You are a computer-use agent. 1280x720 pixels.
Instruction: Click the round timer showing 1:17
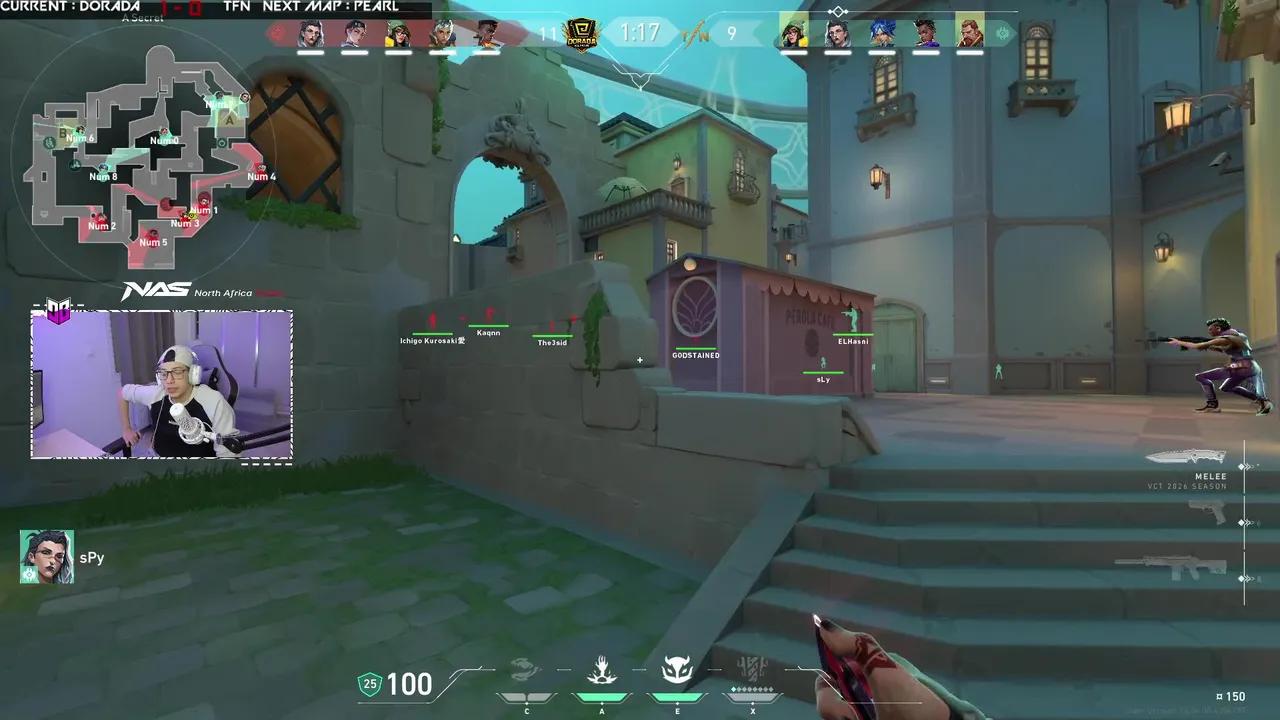tap(639, 32)
